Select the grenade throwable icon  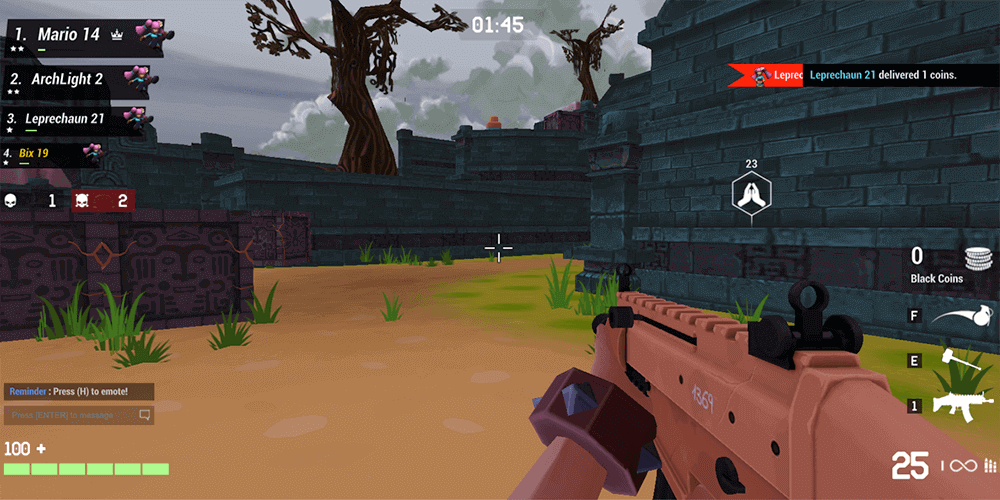click(963, 318)
